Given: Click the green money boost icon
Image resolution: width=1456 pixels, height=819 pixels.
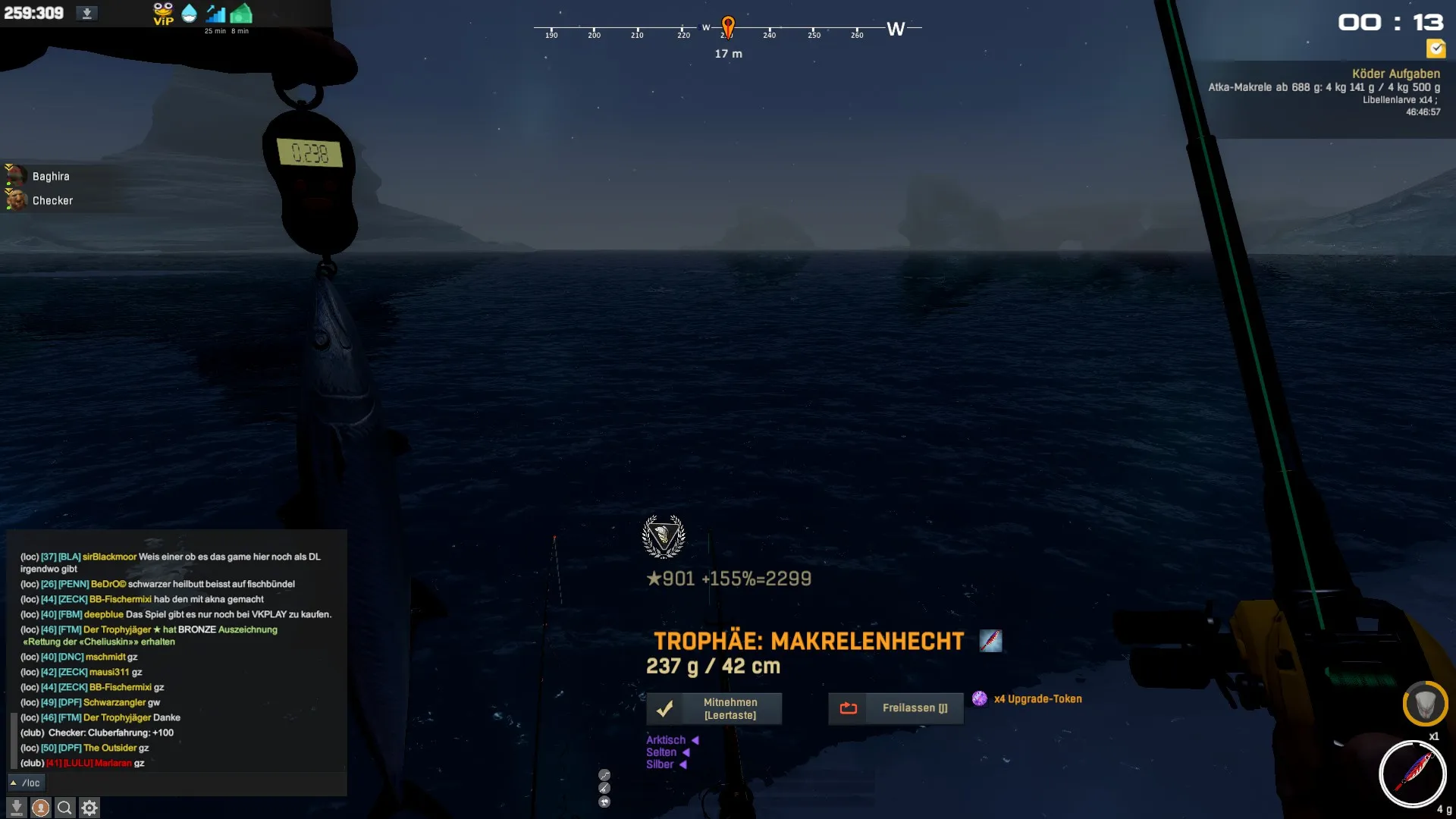Looking at the screenshot, I should pyautogui.click(x=241, y=14).
